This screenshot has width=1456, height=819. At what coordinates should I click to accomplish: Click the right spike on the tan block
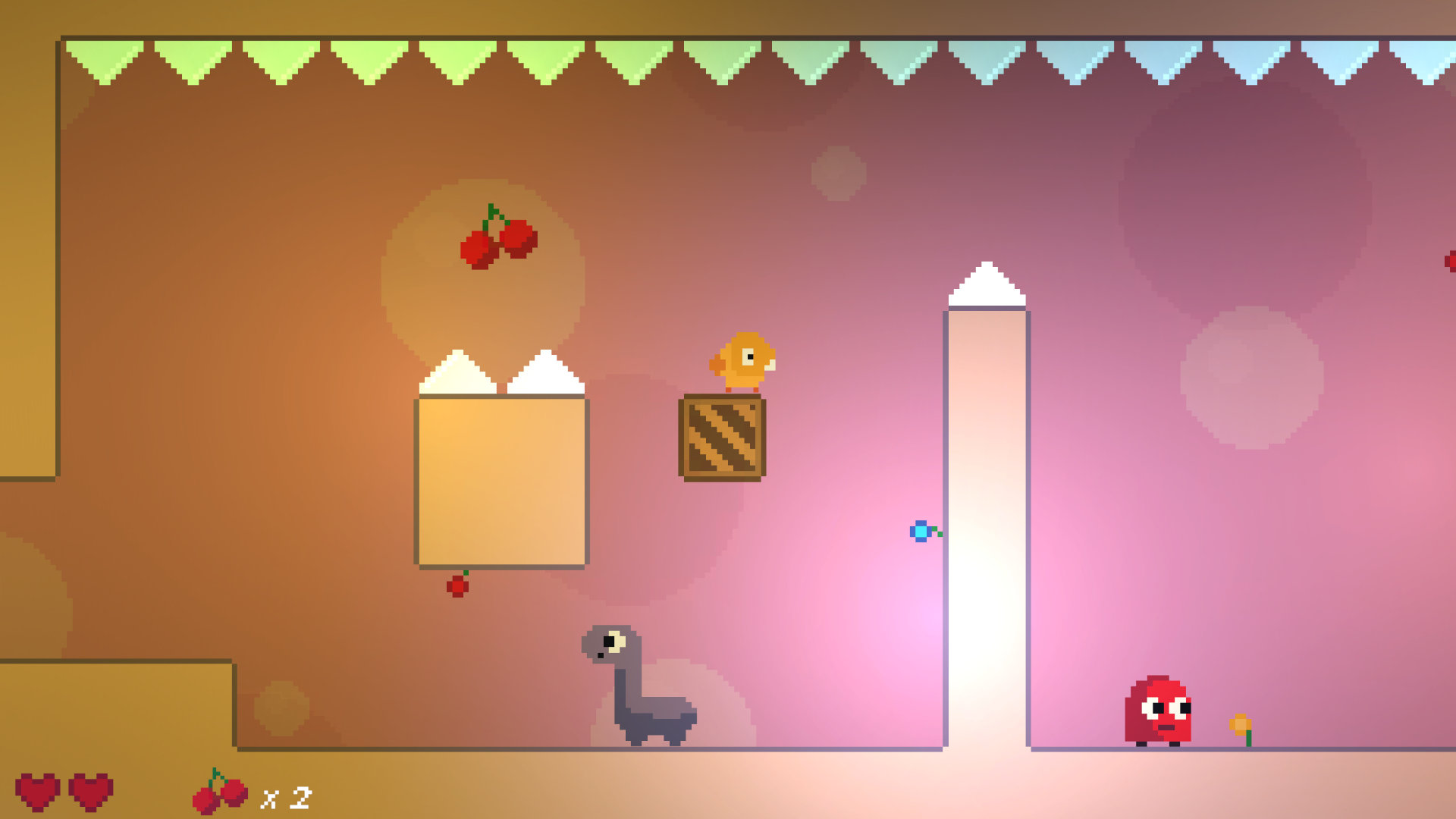point(544,372)
